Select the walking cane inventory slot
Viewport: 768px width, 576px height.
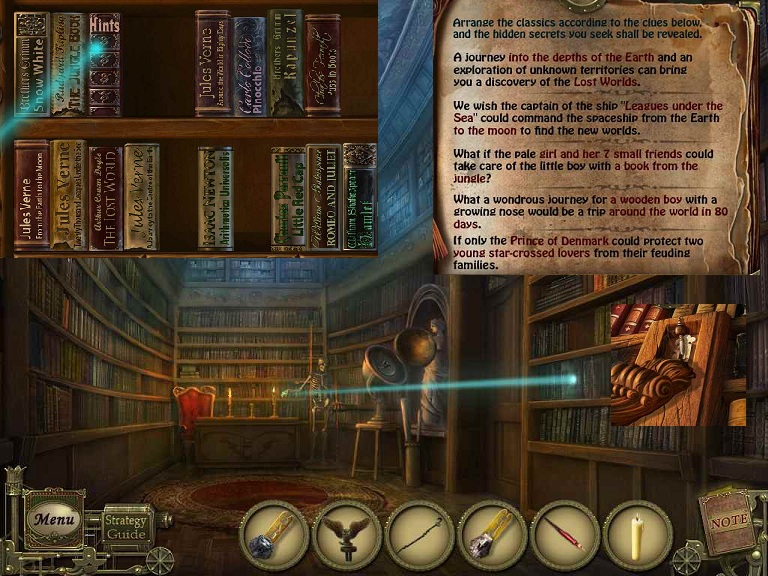click(x=420, y=534)
